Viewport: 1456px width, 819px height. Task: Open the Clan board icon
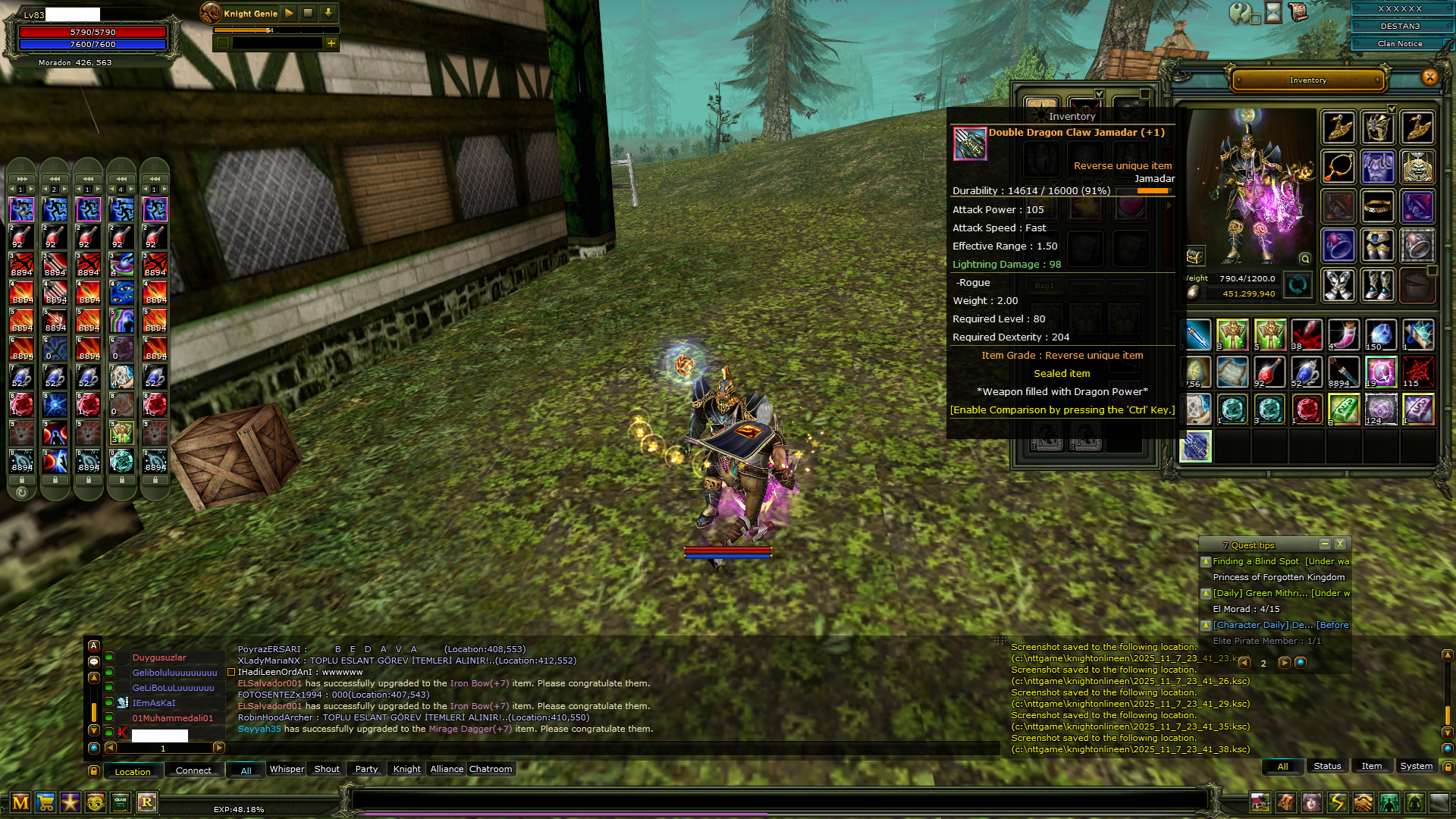tap(120, 802)
